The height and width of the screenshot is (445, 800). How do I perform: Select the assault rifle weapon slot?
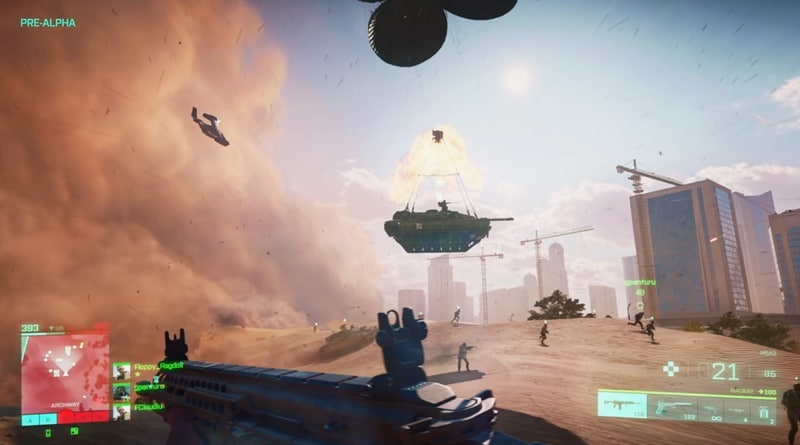coord(621,404)
